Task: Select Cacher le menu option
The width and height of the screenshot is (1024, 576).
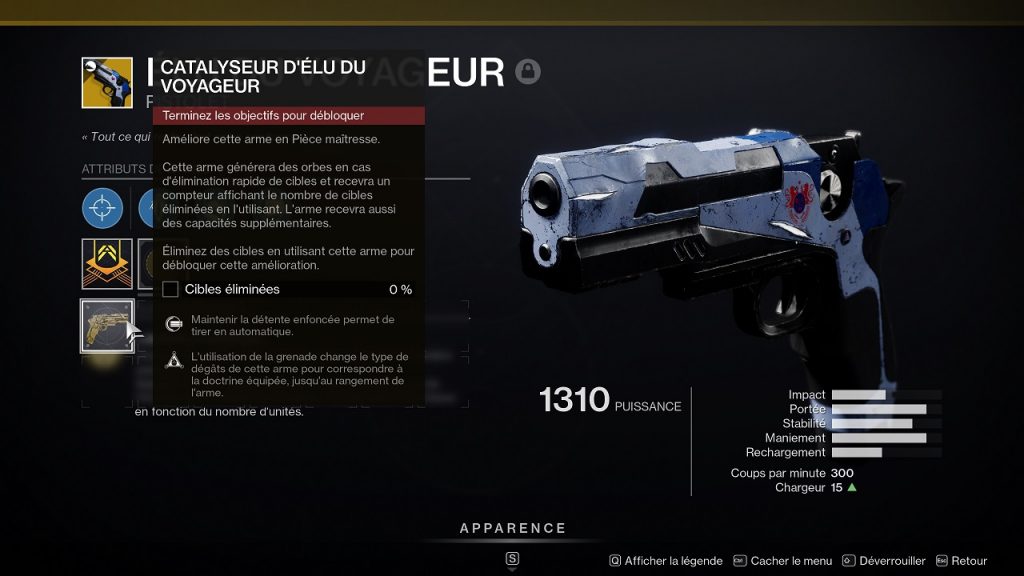Action: (783, 561)
